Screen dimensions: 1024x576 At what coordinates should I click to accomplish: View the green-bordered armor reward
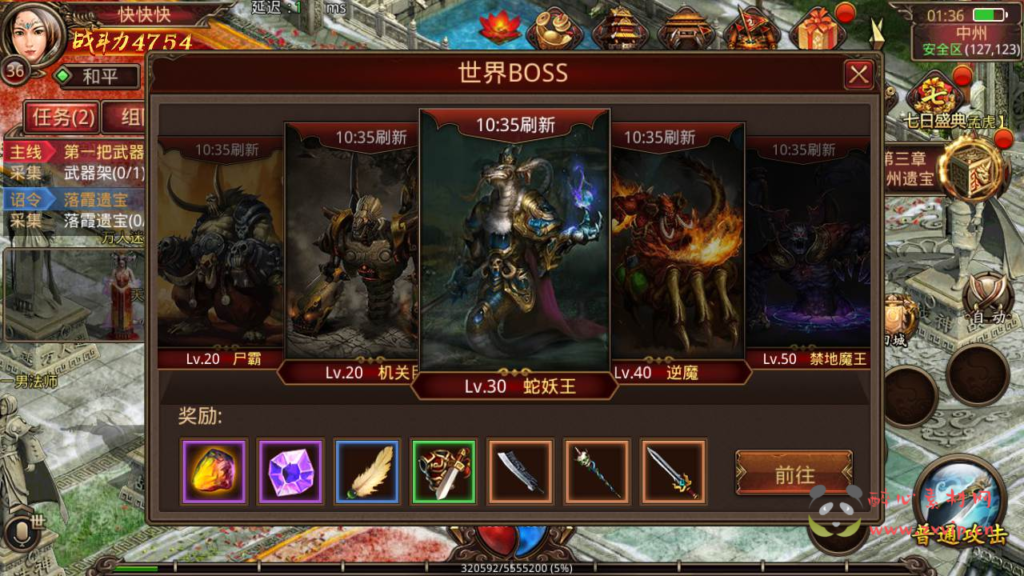[x=444, y=471]
